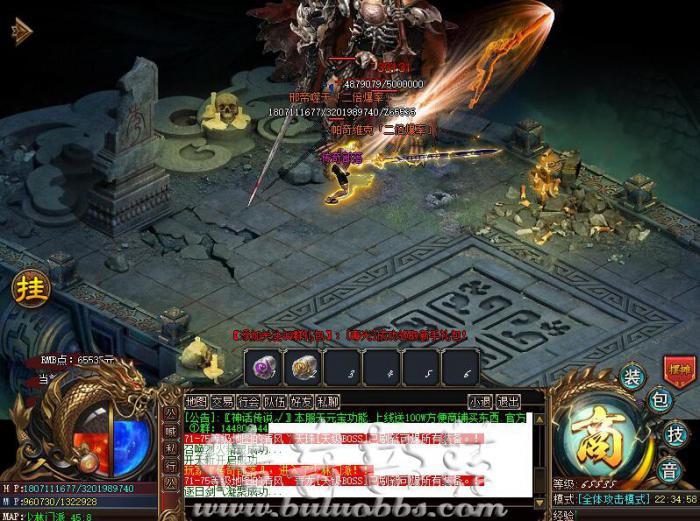700x521 pixels.
Task: Open the 地图 map button
Action: point(196,402)
